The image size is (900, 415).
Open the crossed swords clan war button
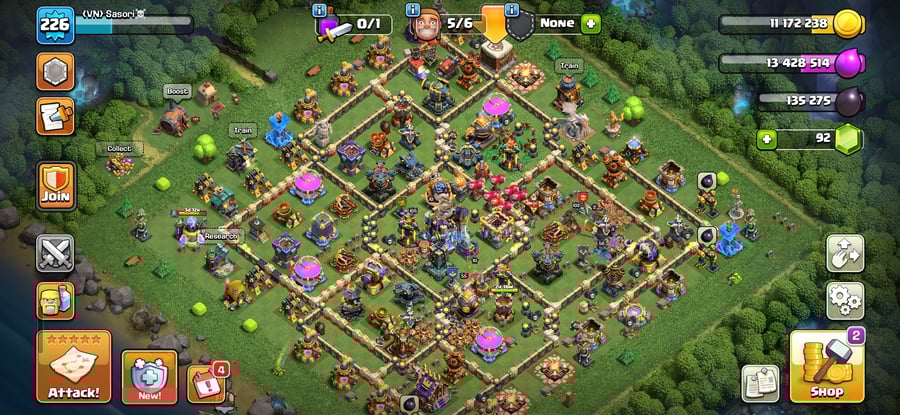(x=55, y=254)
